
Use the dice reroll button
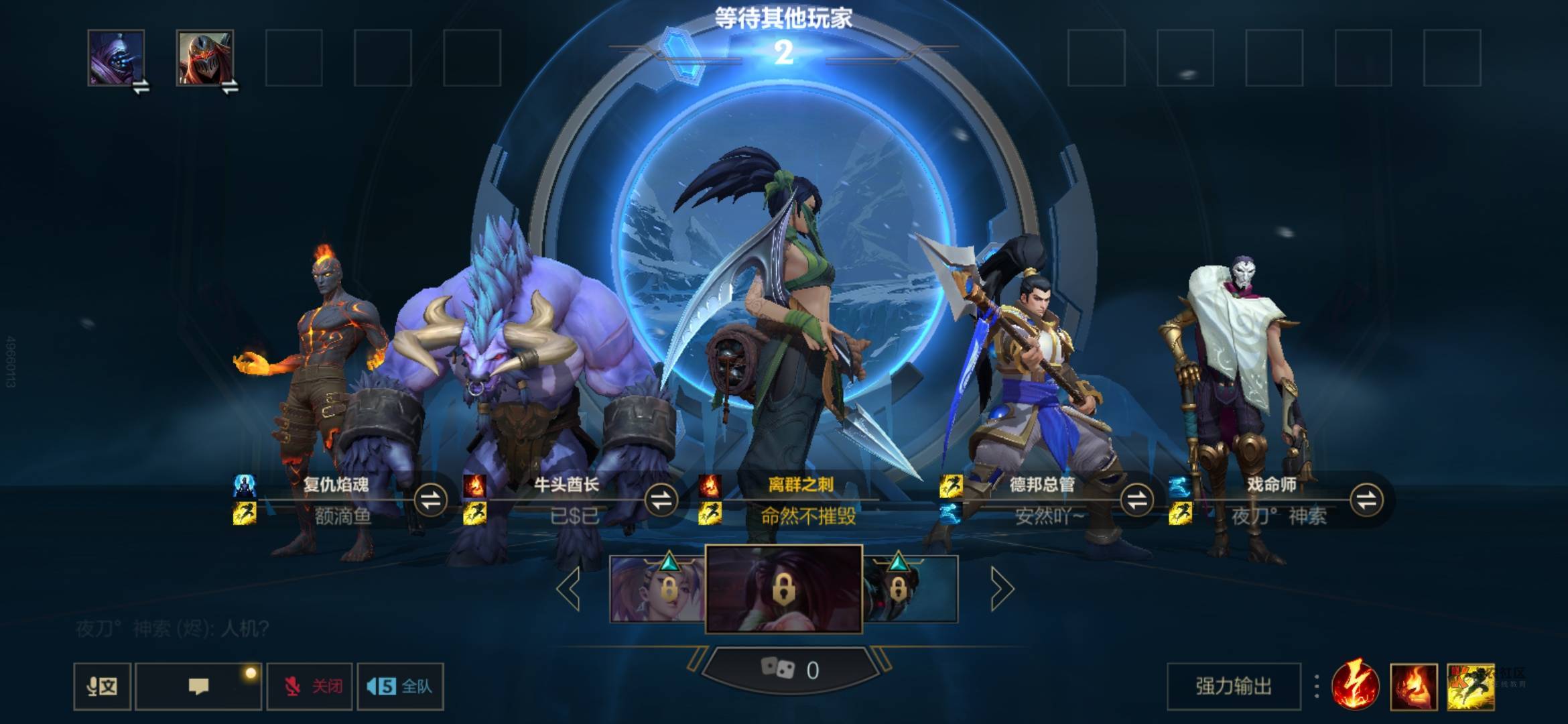tap(789, 670)
